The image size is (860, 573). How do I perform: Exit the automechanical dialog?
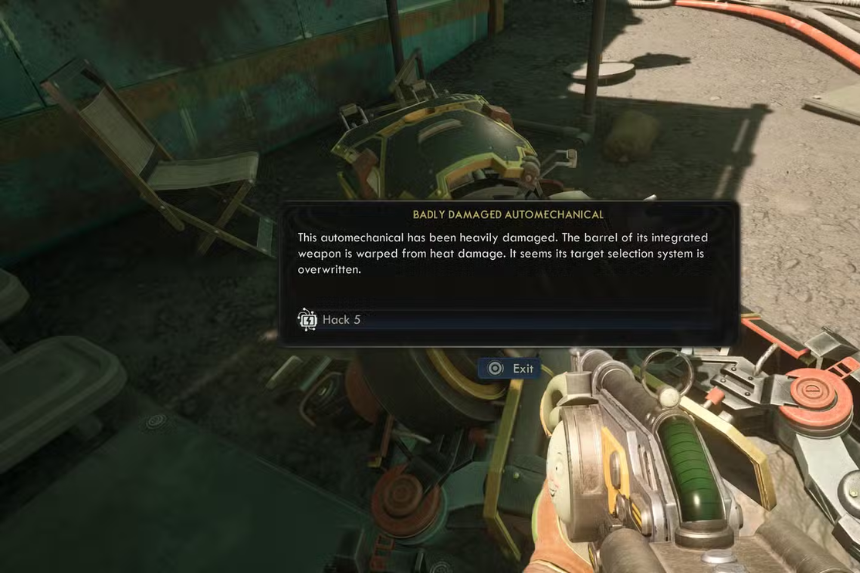click(x=510, y=368)
